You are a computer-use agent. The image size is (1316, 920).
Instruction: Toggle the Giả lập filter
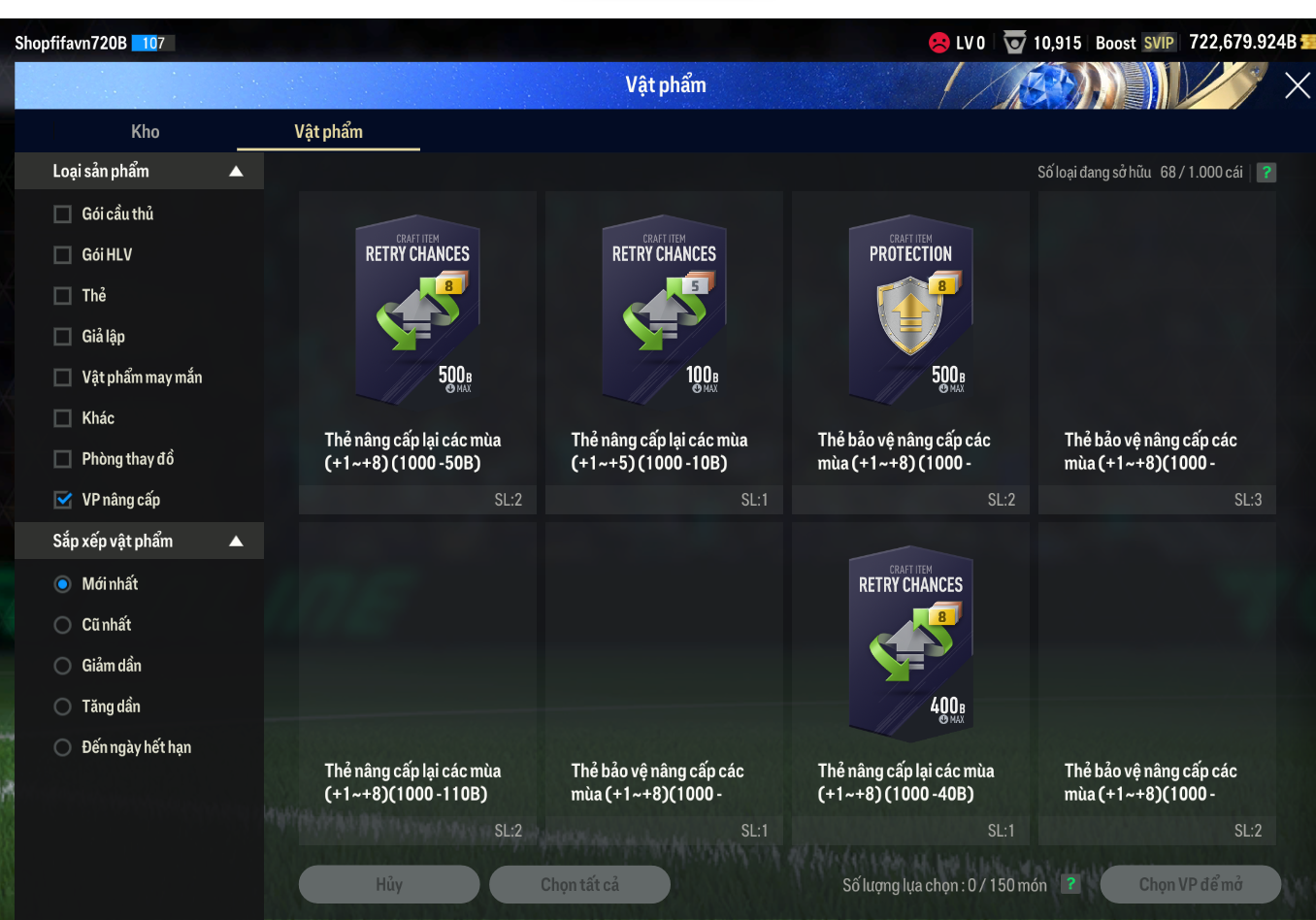tap(63, 337)
